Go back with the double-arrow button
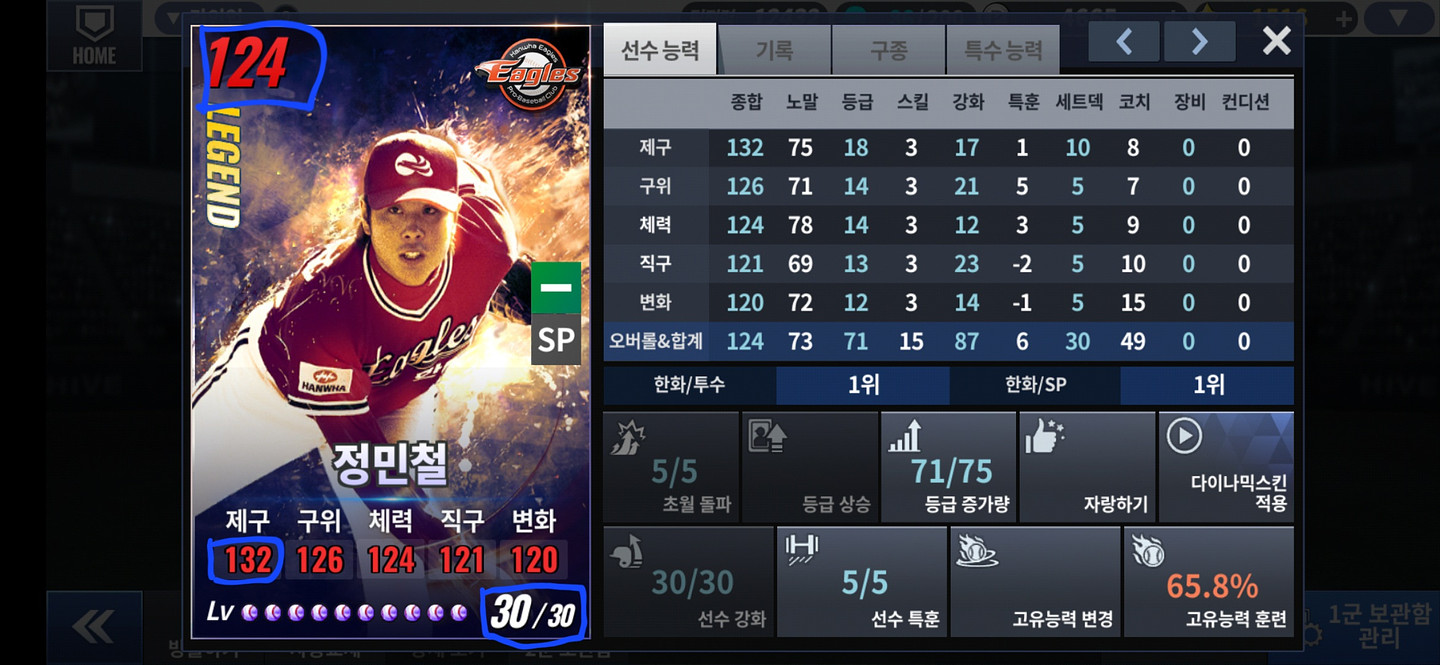1440x665 pixels. [94, 627]
